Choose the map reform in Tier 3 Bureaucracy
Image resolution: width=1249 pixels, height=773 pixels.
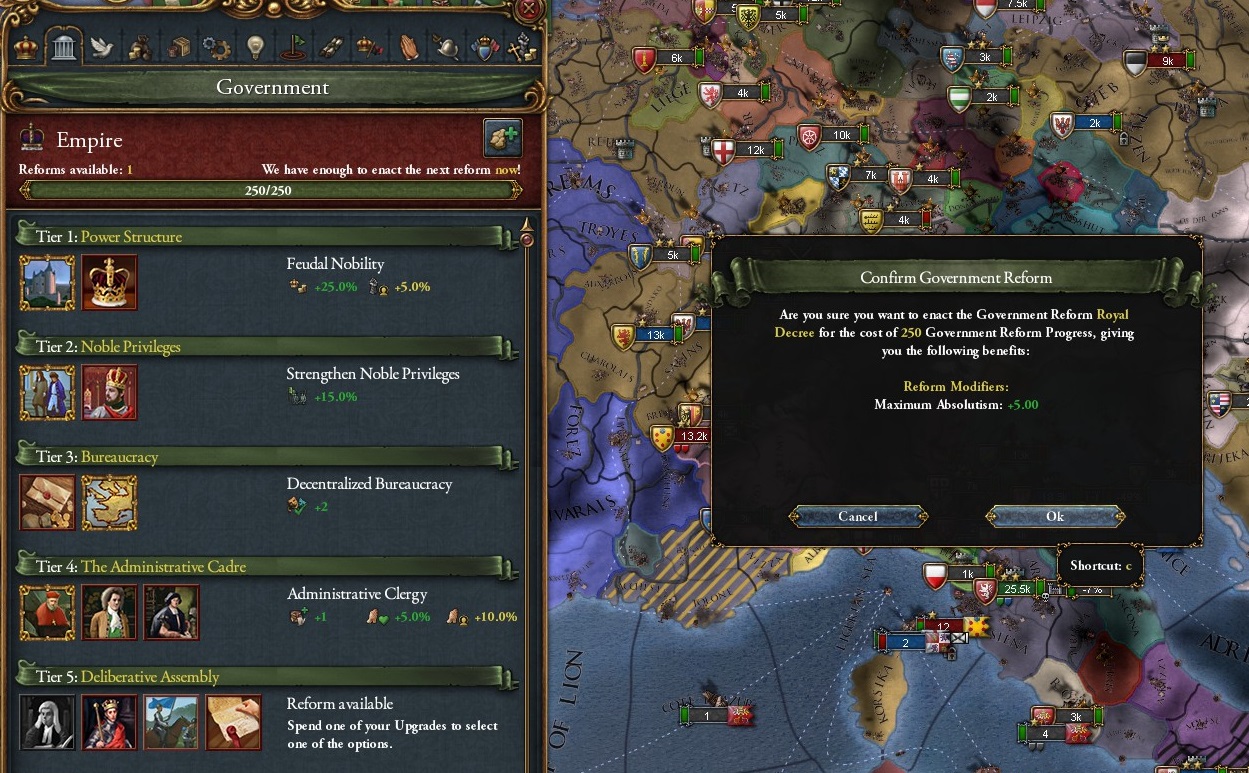109,502
